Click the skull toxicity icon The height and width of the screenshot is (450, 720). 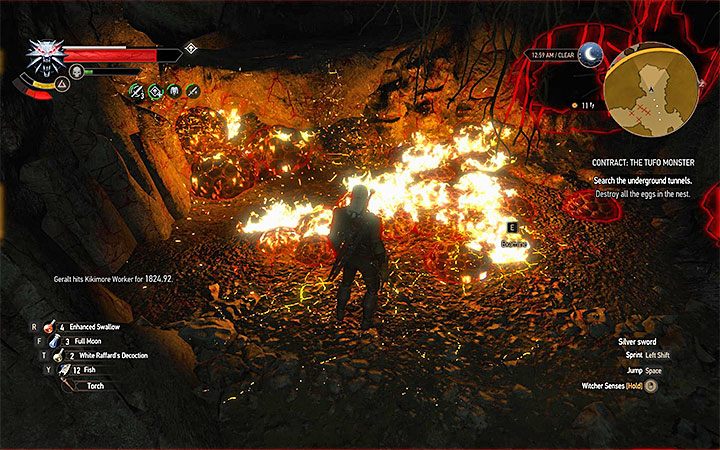pyautogui.click(x=75, y=71)
